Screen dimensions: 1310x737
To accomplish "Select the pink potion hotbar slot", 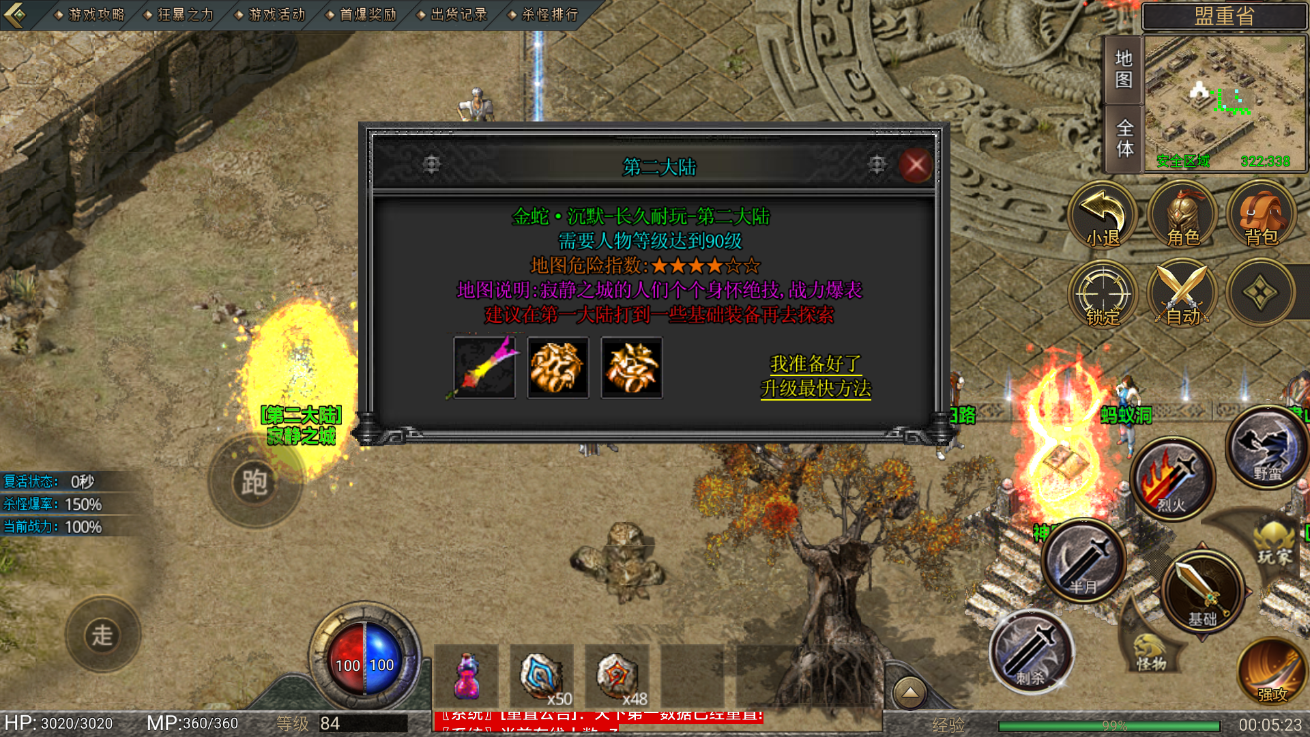I will pos(466,676).
